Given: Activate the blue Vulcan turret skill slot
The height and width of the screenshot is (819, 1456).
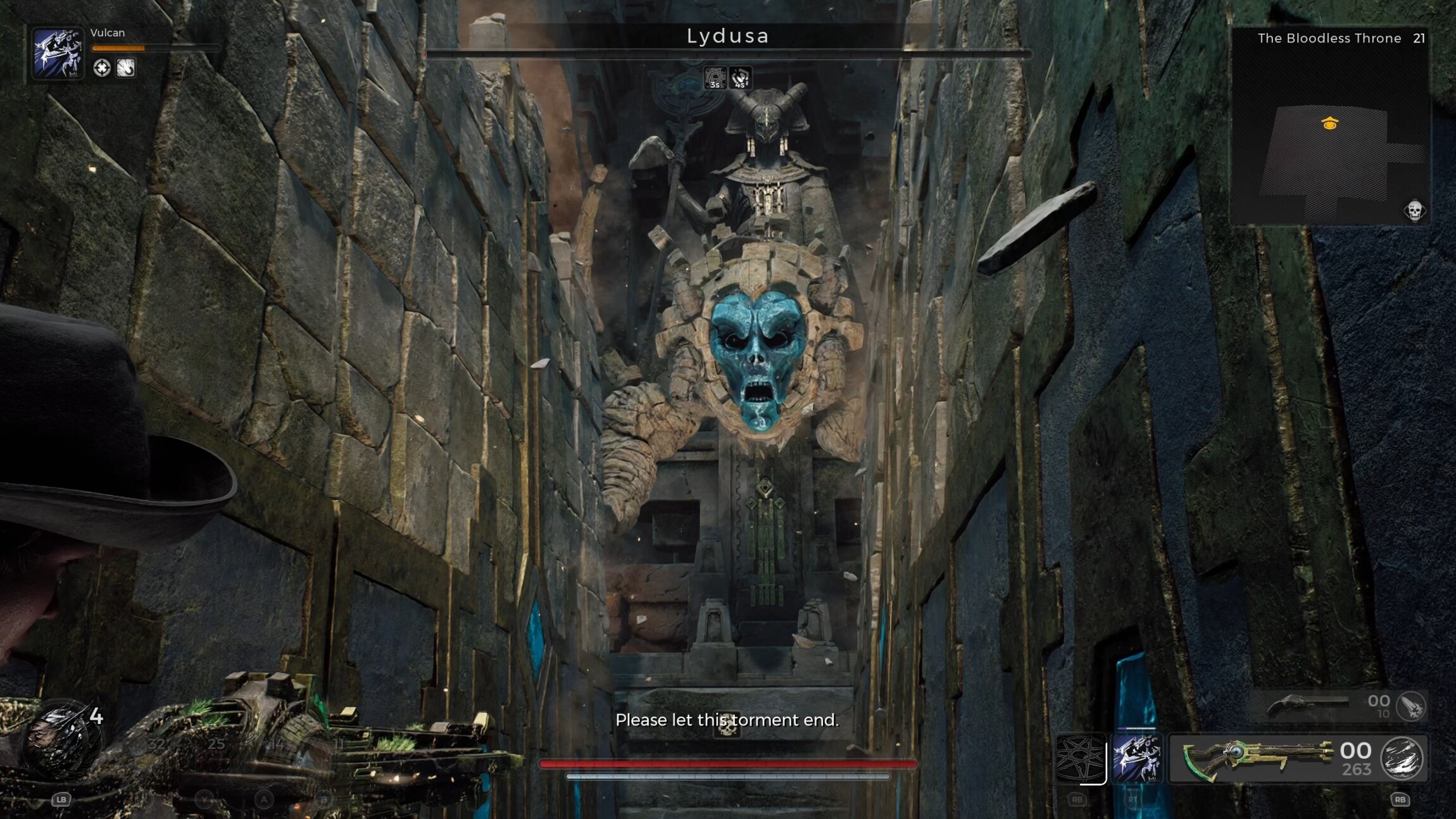Looking at the screenshot, I should tap(1136, 758).
